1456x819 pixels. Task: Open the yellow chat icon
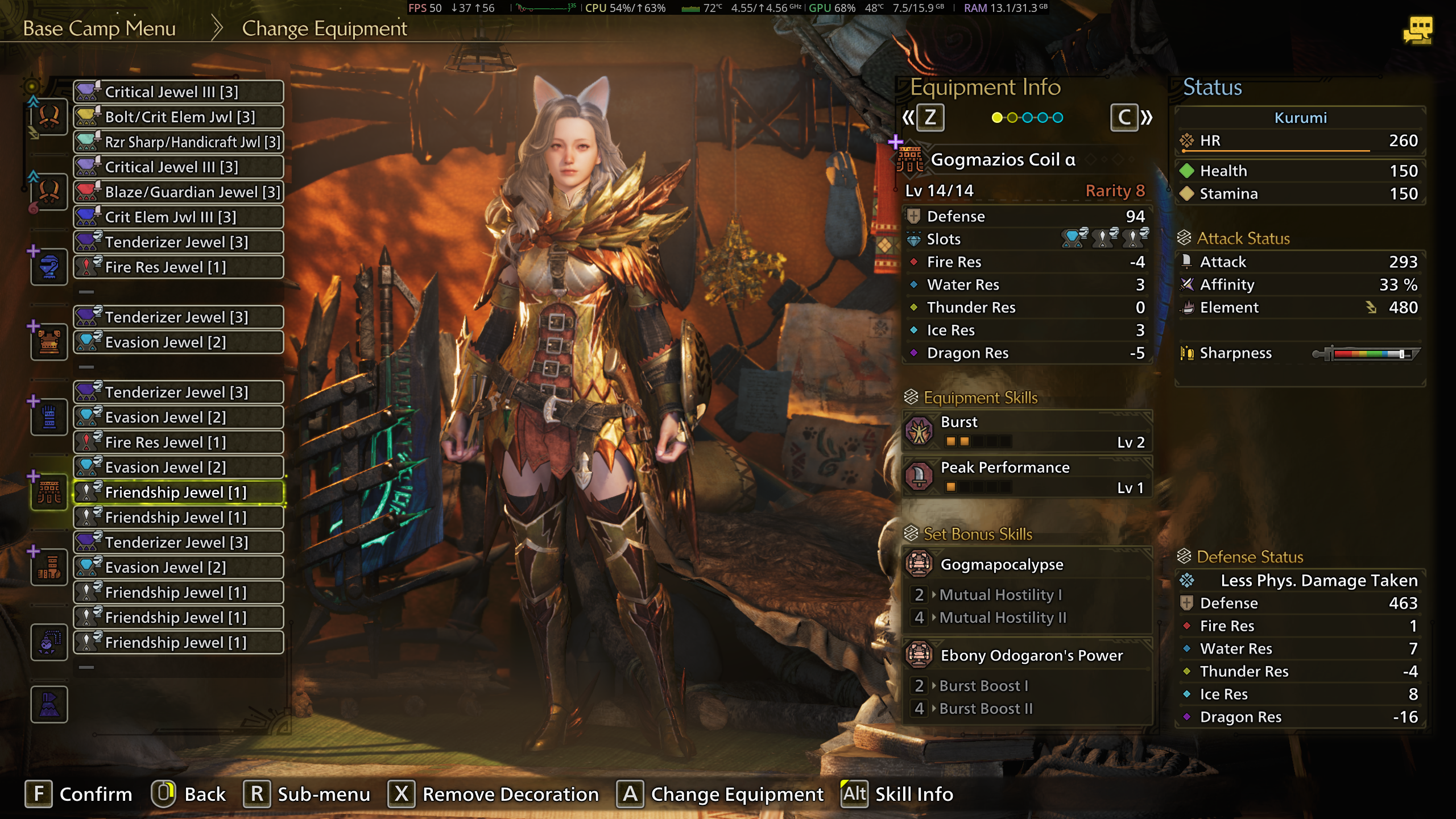point(1417,30)
